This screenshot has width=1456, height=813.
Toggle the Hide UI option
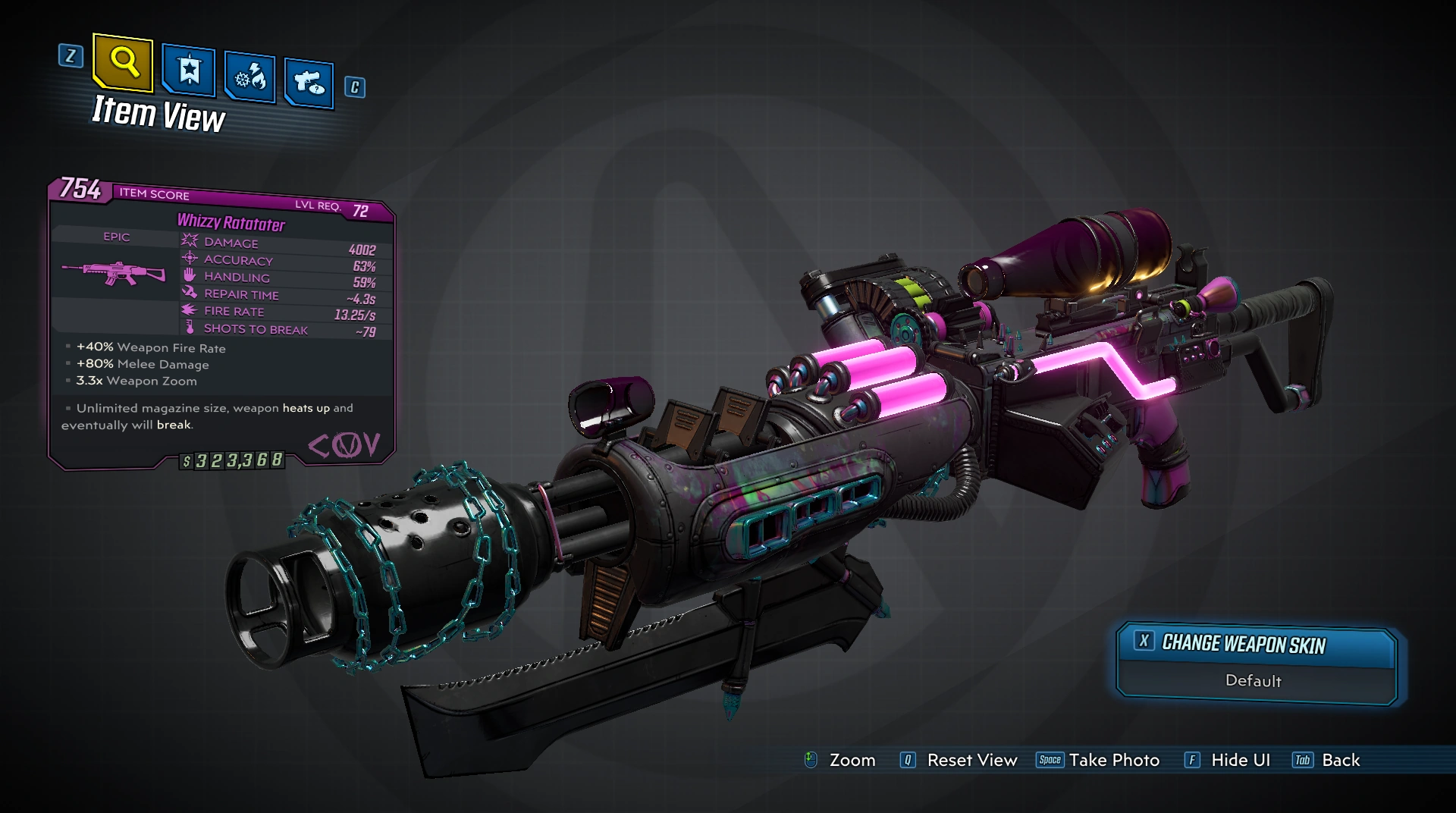point(1228,760)
